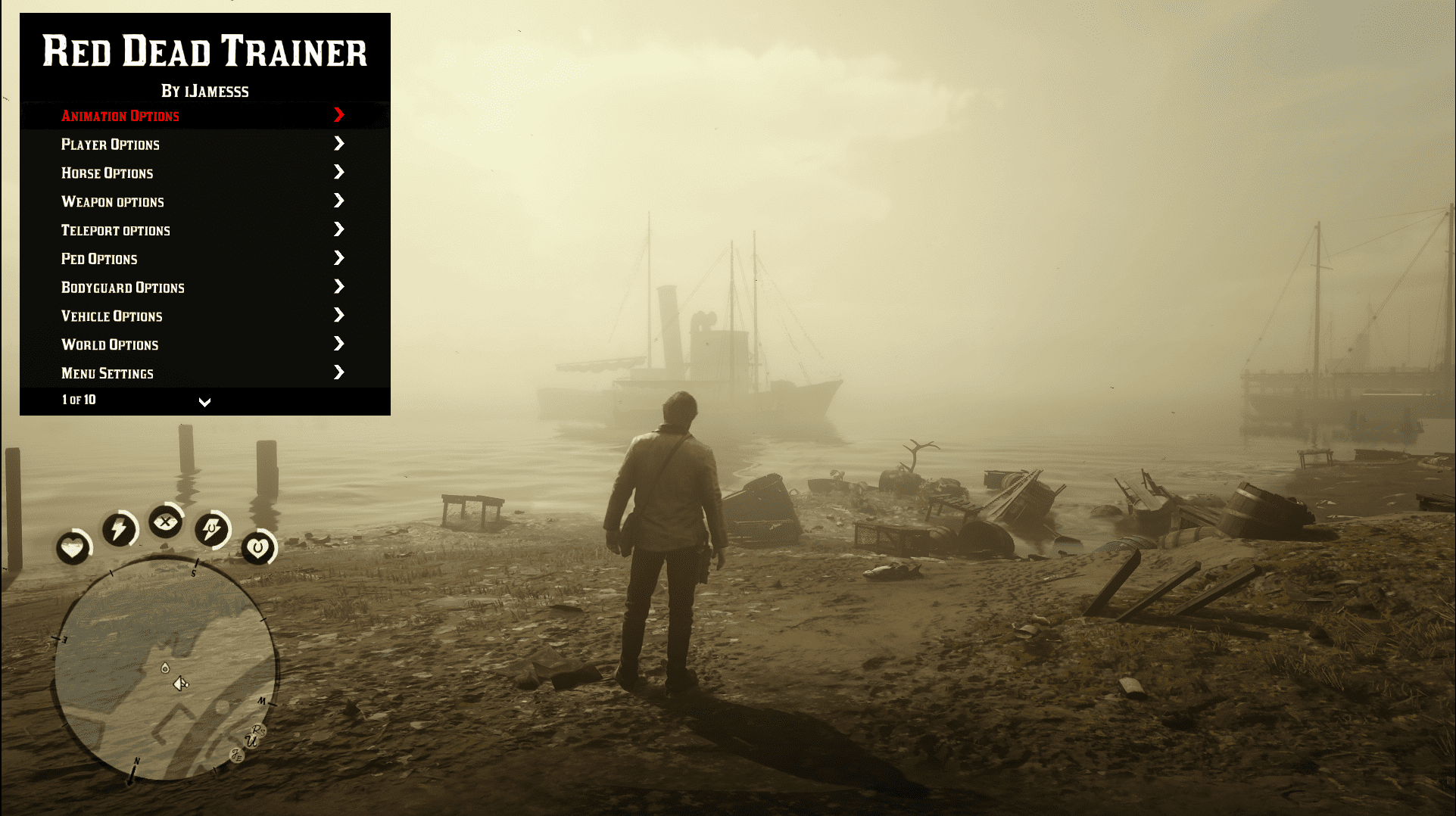
Task: Click the Dead Eye icon above the minimap
Action: pyautogui.click(x=166, y=522)
